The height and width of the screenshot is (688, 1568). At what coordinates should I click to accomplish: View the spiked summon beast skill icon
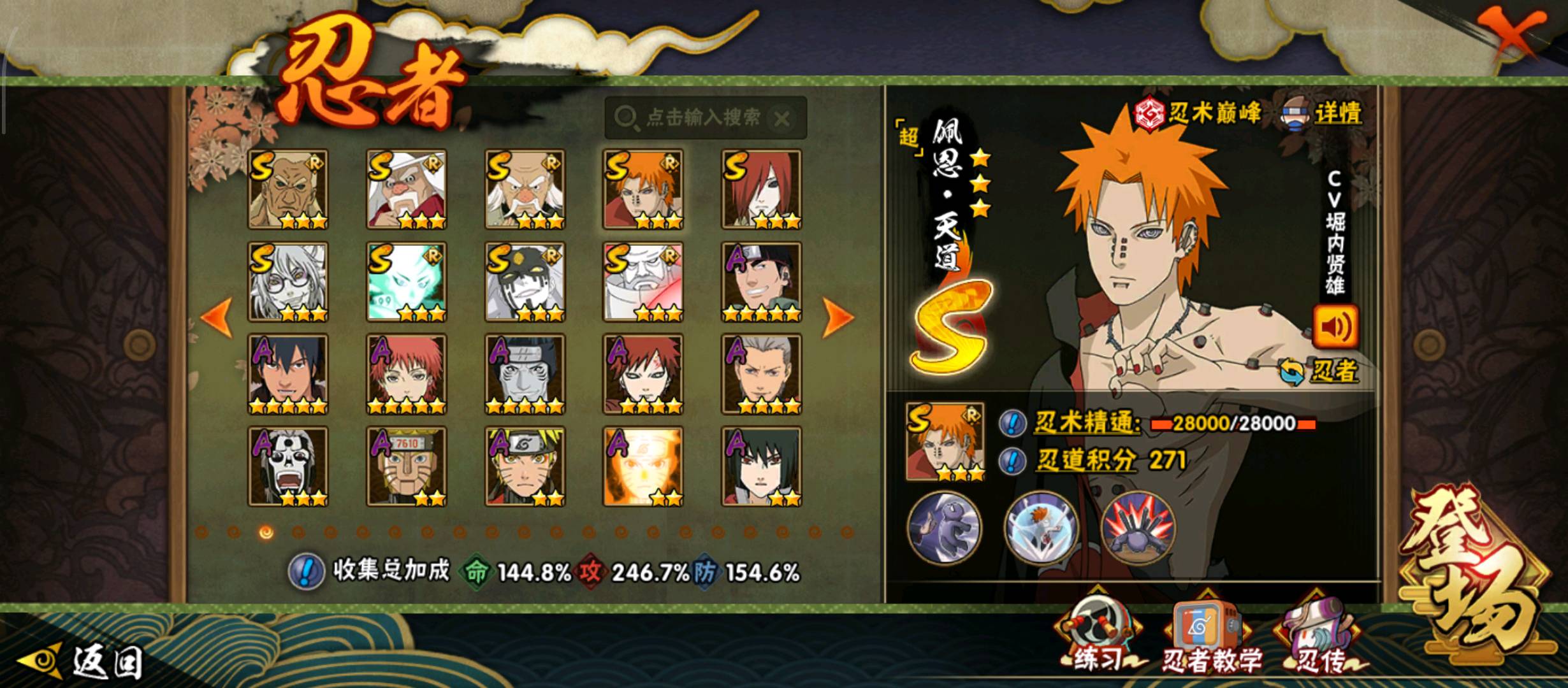1138,529
